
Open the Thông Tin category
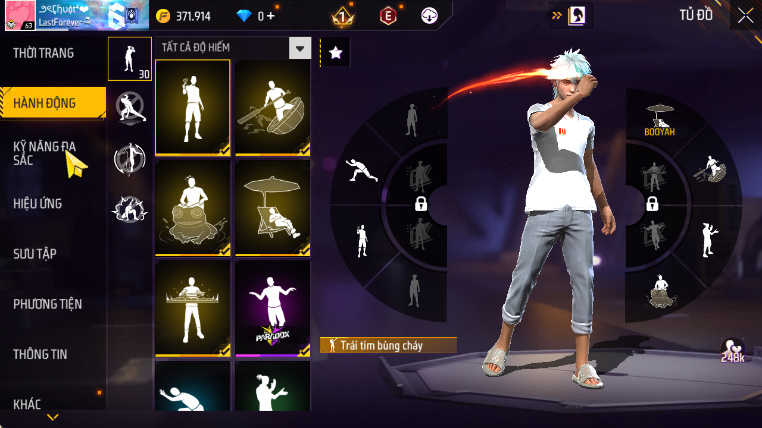click(x=41, y=354)
